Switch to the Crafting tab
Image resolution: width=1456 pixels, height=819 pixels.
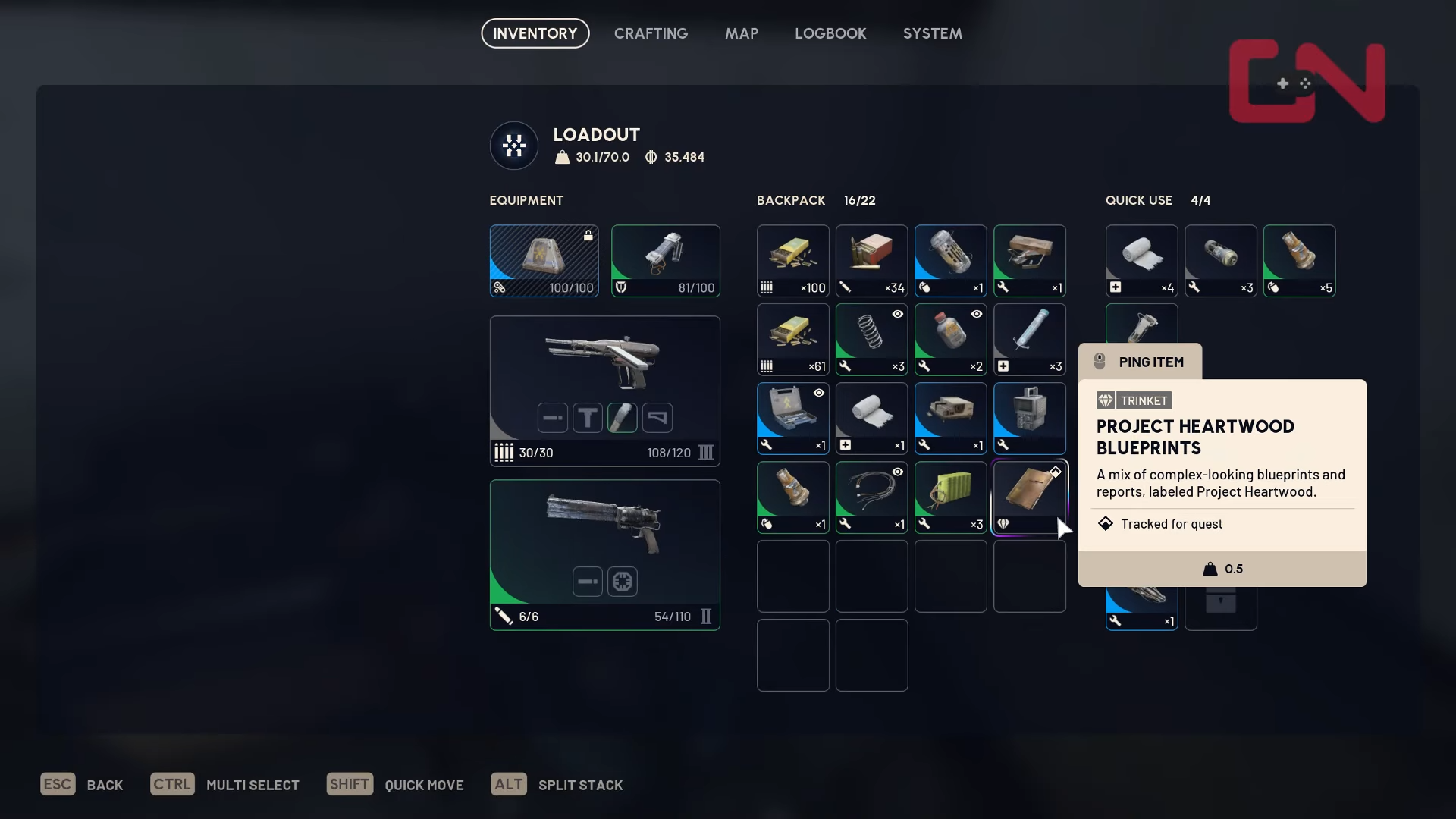[x=651, y=33]
